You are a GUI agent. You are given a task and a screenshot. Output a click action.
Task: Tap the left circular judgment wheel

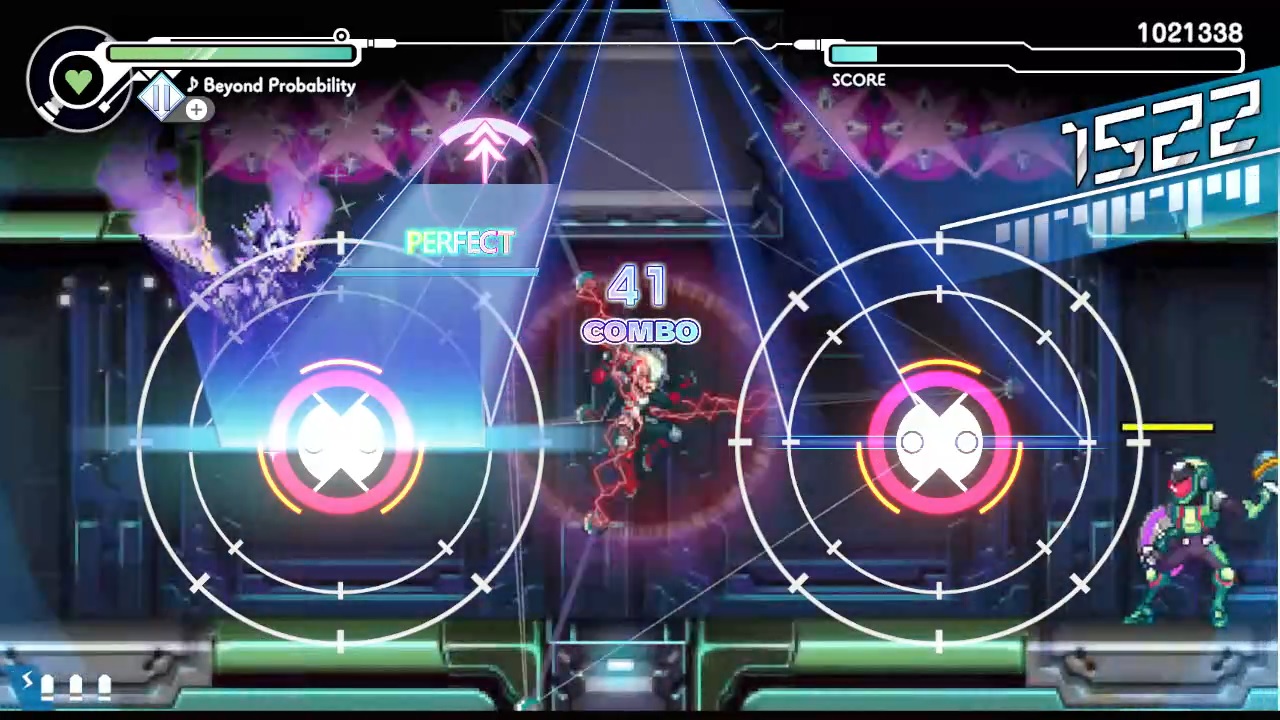click(x=340, y=440)
